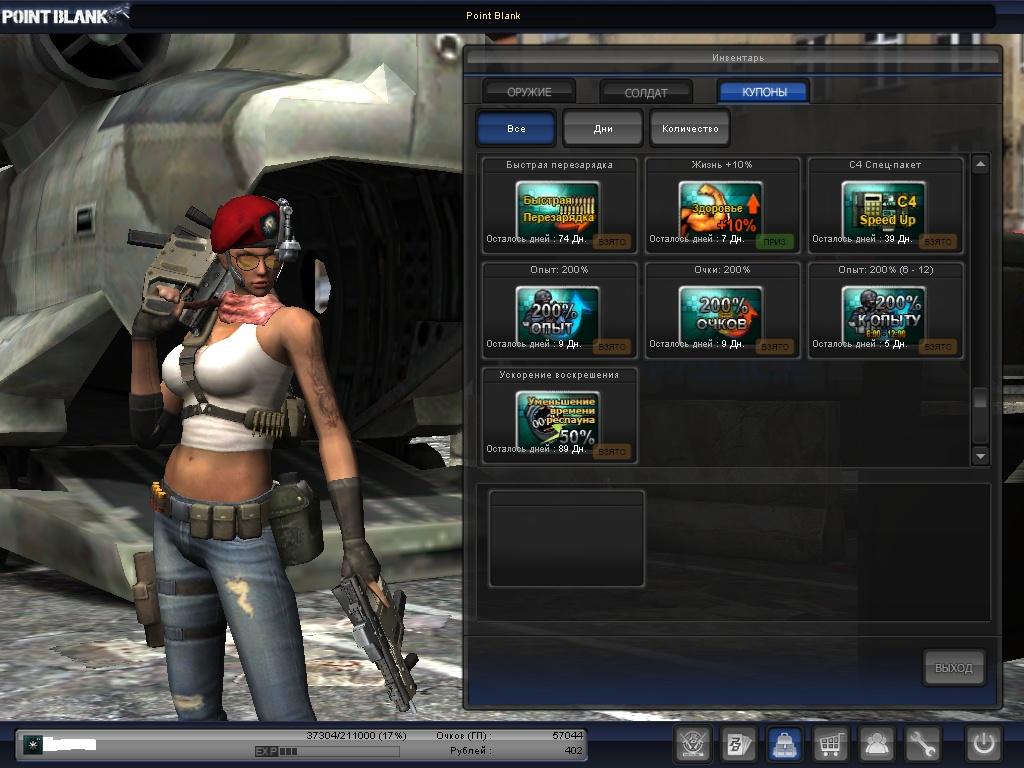
Task: Open the clan emblem menu icon
Action: (x=692, y=744)
